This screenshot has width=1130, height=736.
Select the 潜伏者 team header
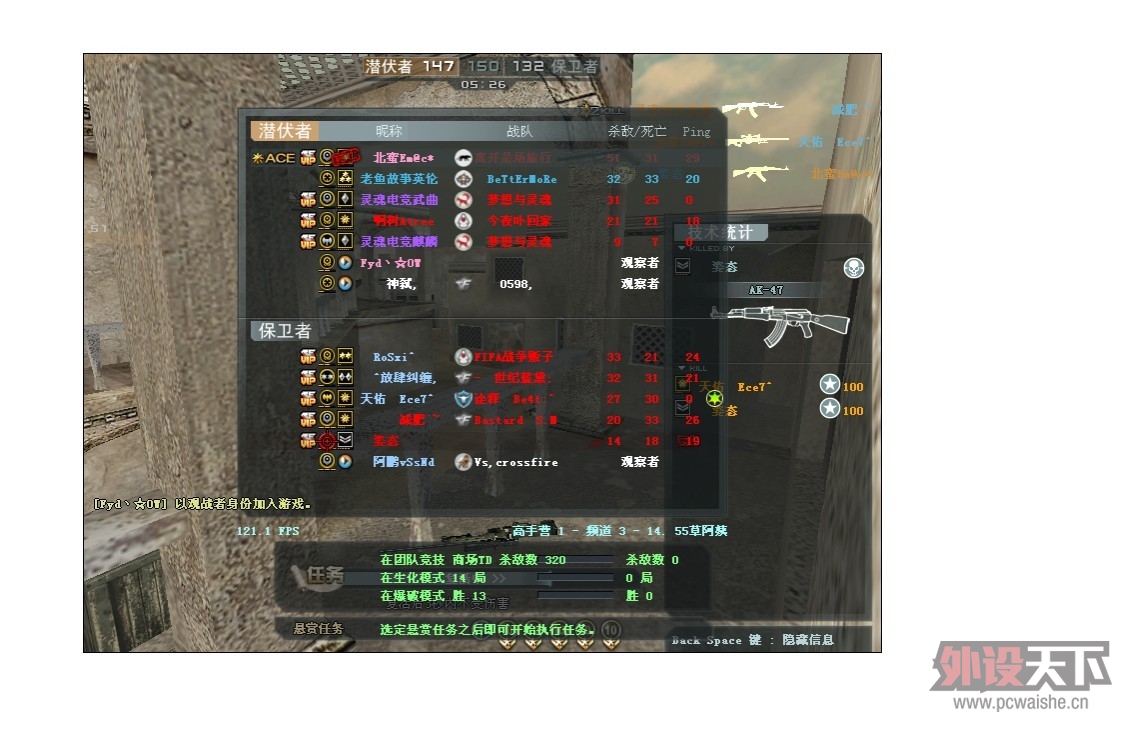click(285, 131)
